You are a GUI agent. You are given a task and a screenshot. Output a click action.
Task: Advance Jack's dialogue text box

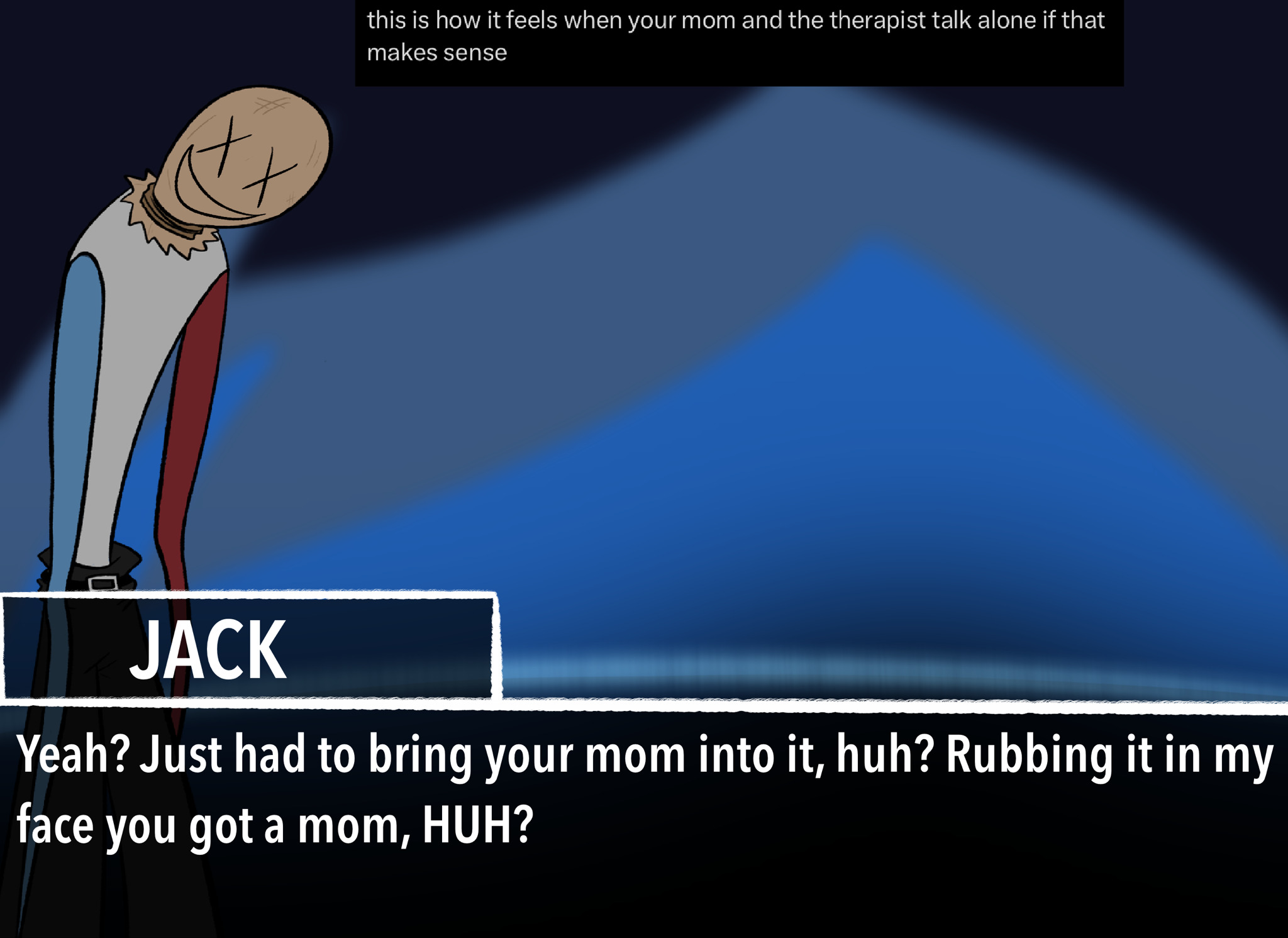[644, 818]
